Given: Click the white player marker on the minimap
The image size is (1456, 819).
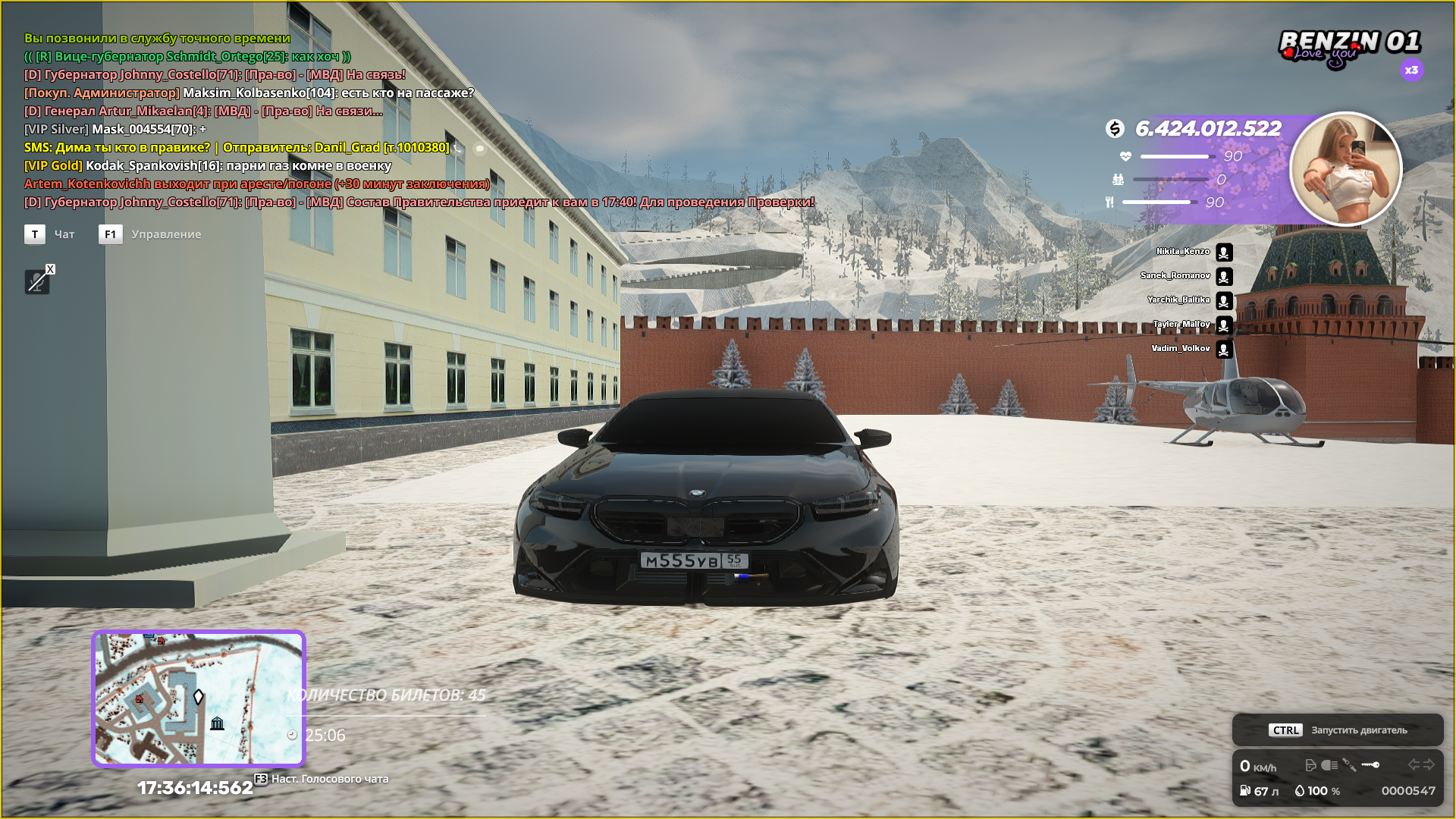Looking at the screenshot, I should pyautogui.click(x=199, y=696).
